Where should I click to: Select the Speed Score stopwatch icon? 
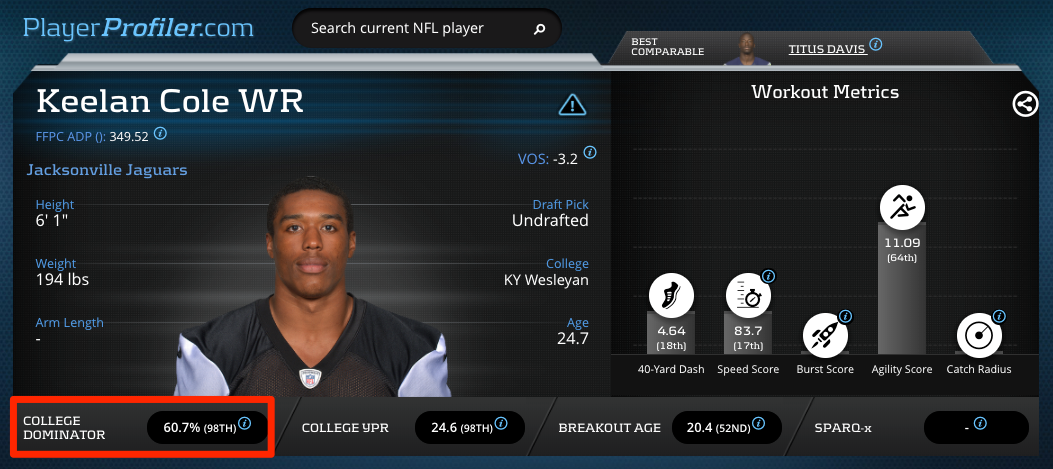748,295
